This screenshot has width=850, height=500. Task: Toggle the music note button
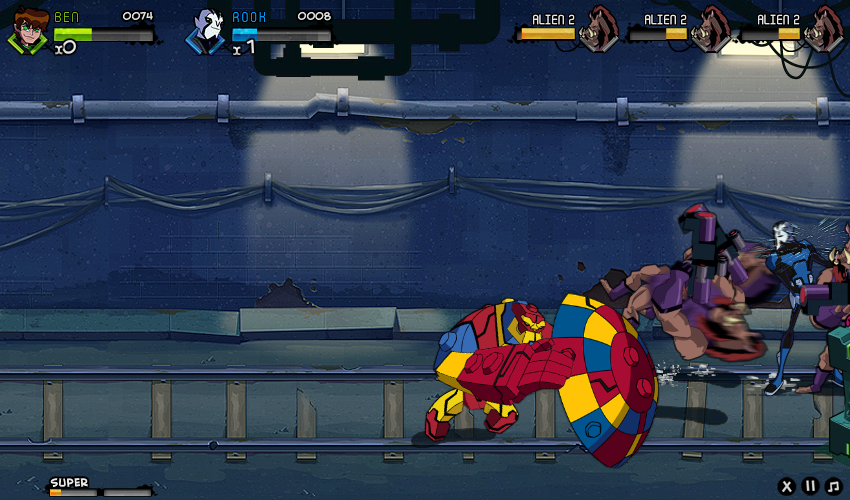(x=833, y=487)
